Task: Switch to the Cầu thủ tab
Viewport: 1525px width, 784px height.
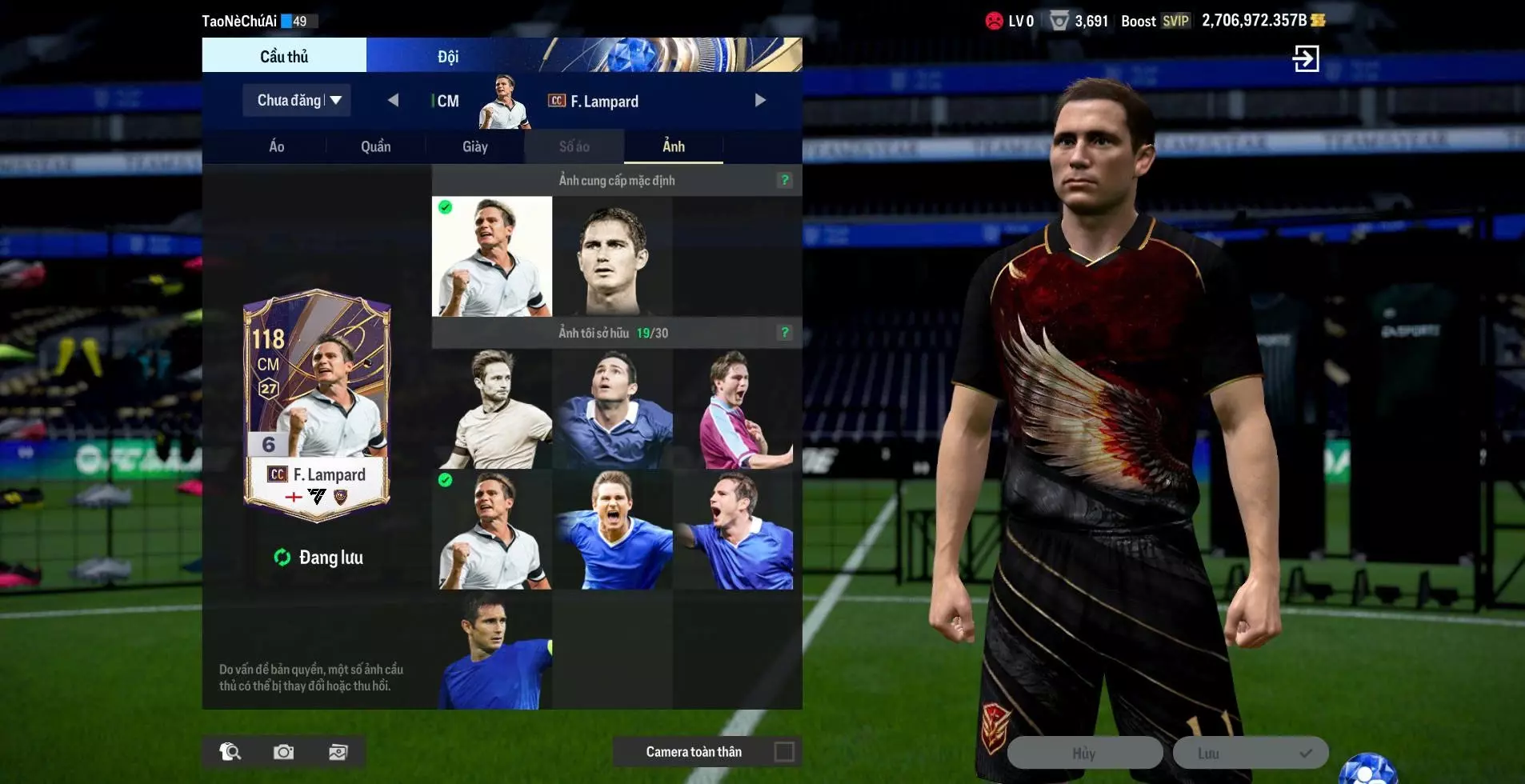Action: (284, 56)
